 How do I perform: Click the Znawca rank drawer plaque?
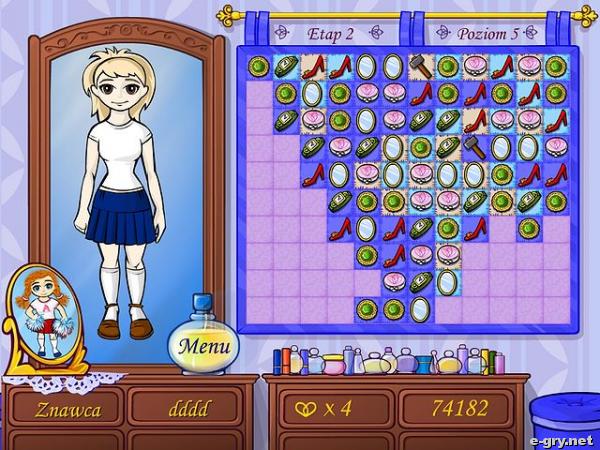click(x=66, y=409)
